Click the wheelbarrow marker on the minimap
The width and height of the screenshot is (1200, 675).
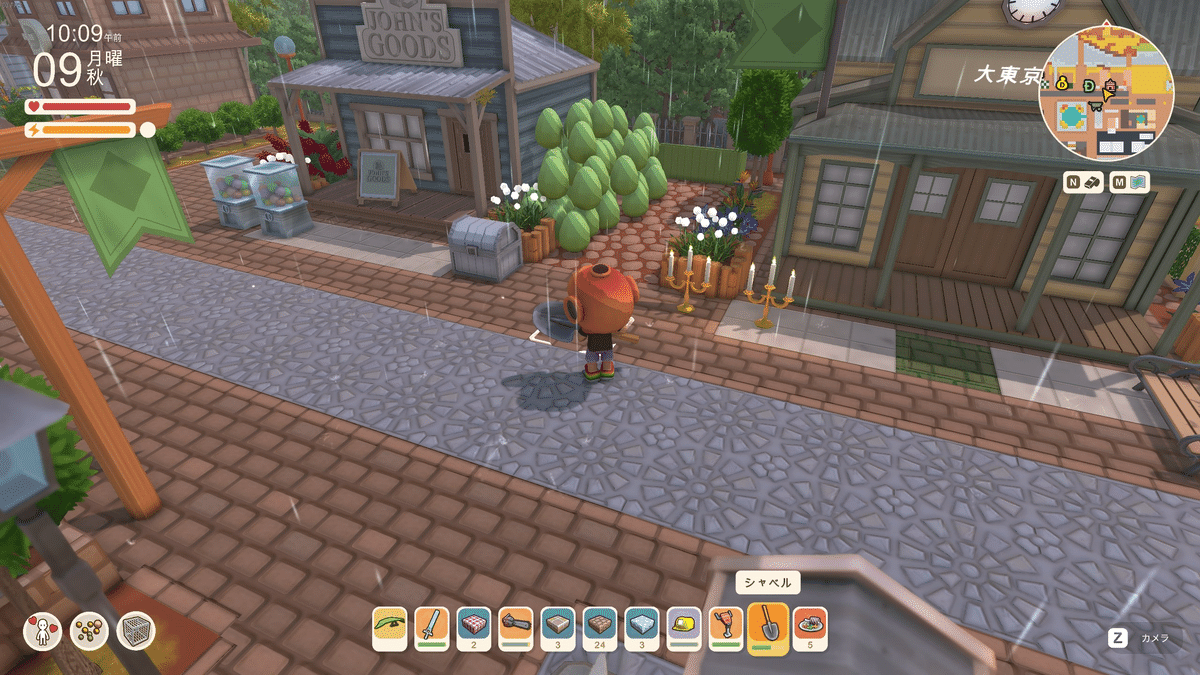(1097, 104)
